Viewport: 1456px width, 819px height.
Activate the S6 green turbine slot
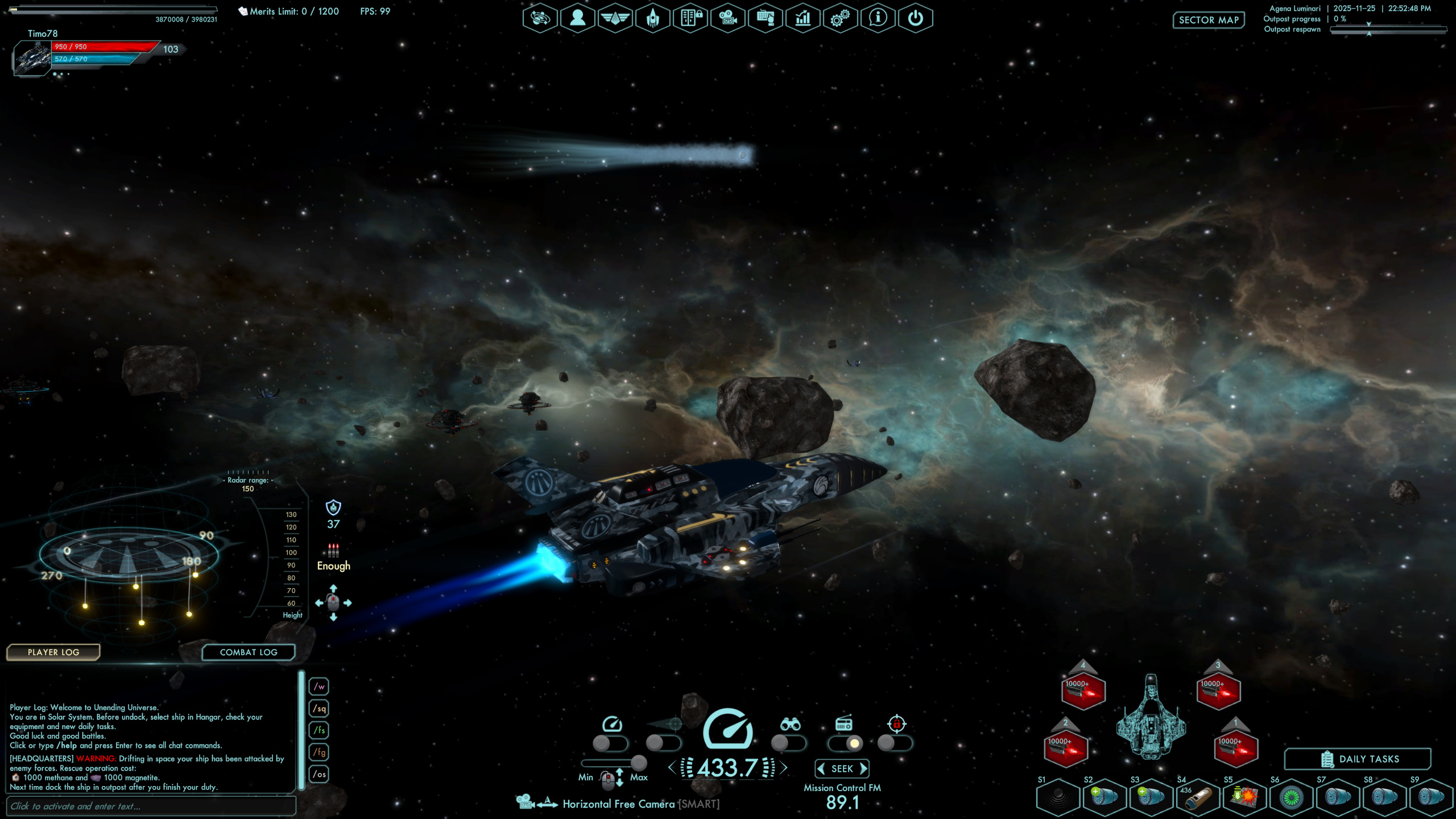1291,797
